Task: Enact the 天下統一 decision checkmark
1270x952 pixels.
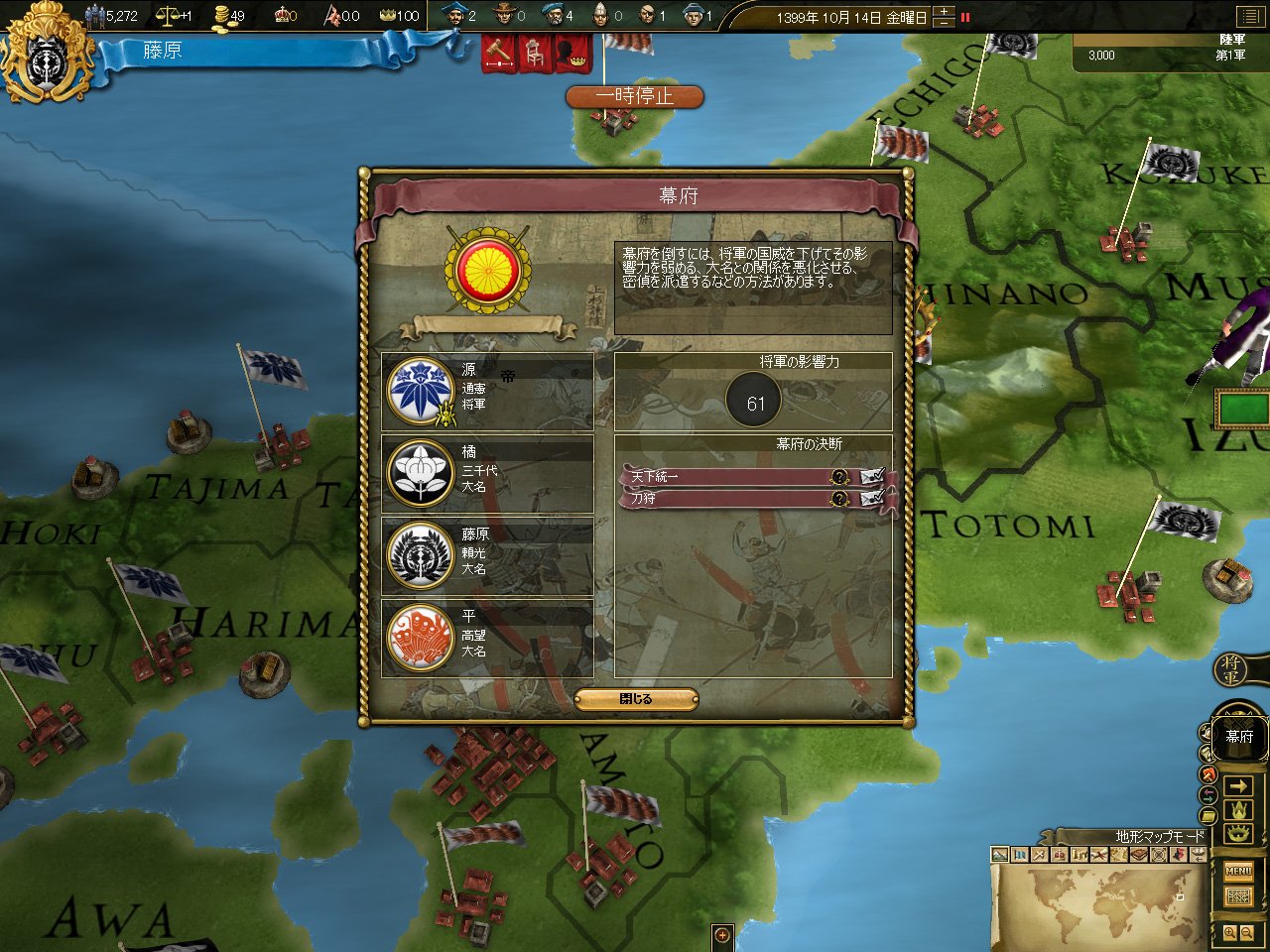Action: point(872,477)
